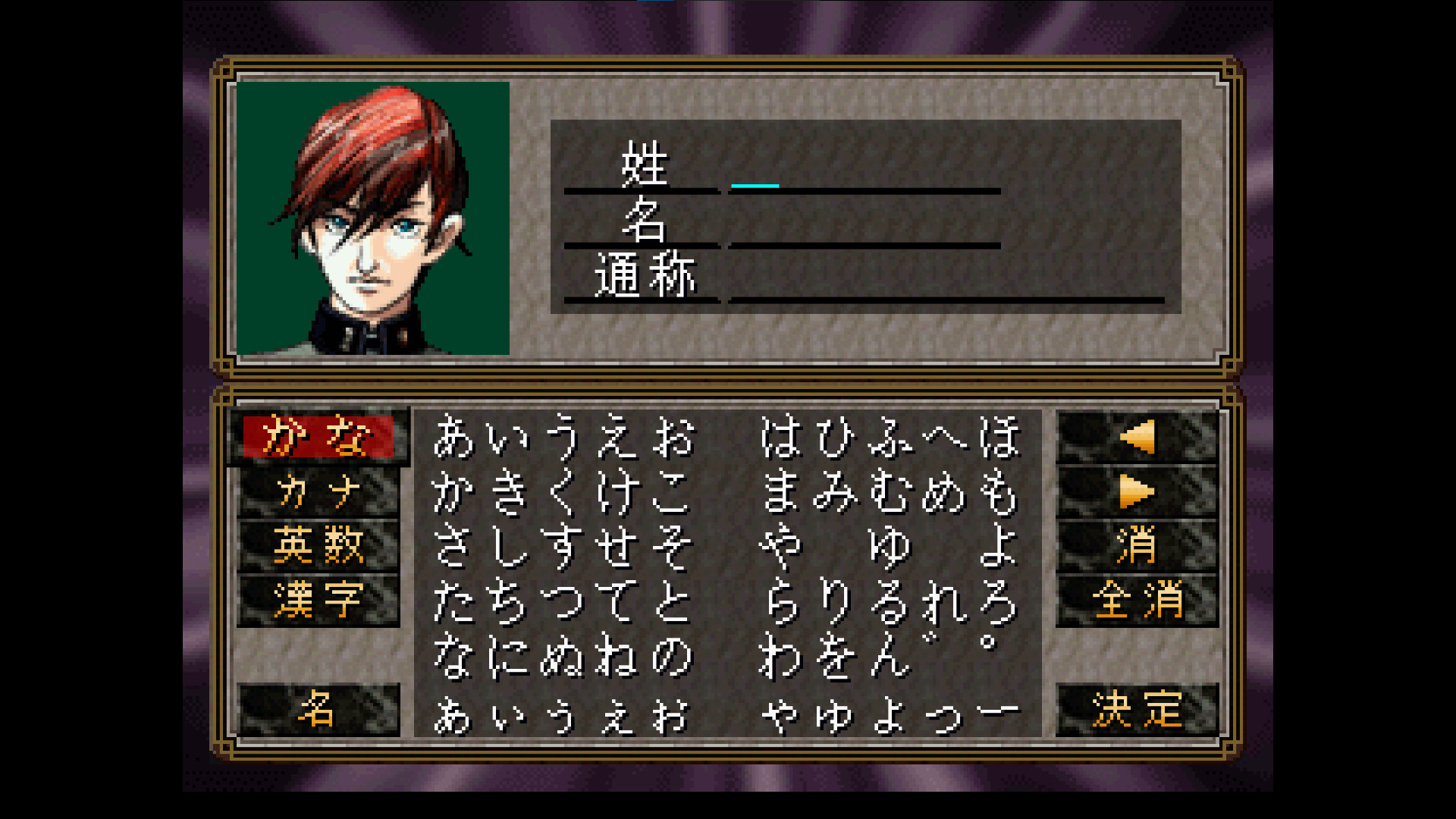Select the character ん from the grid
1456x819 pixels.
pos(891,656)
